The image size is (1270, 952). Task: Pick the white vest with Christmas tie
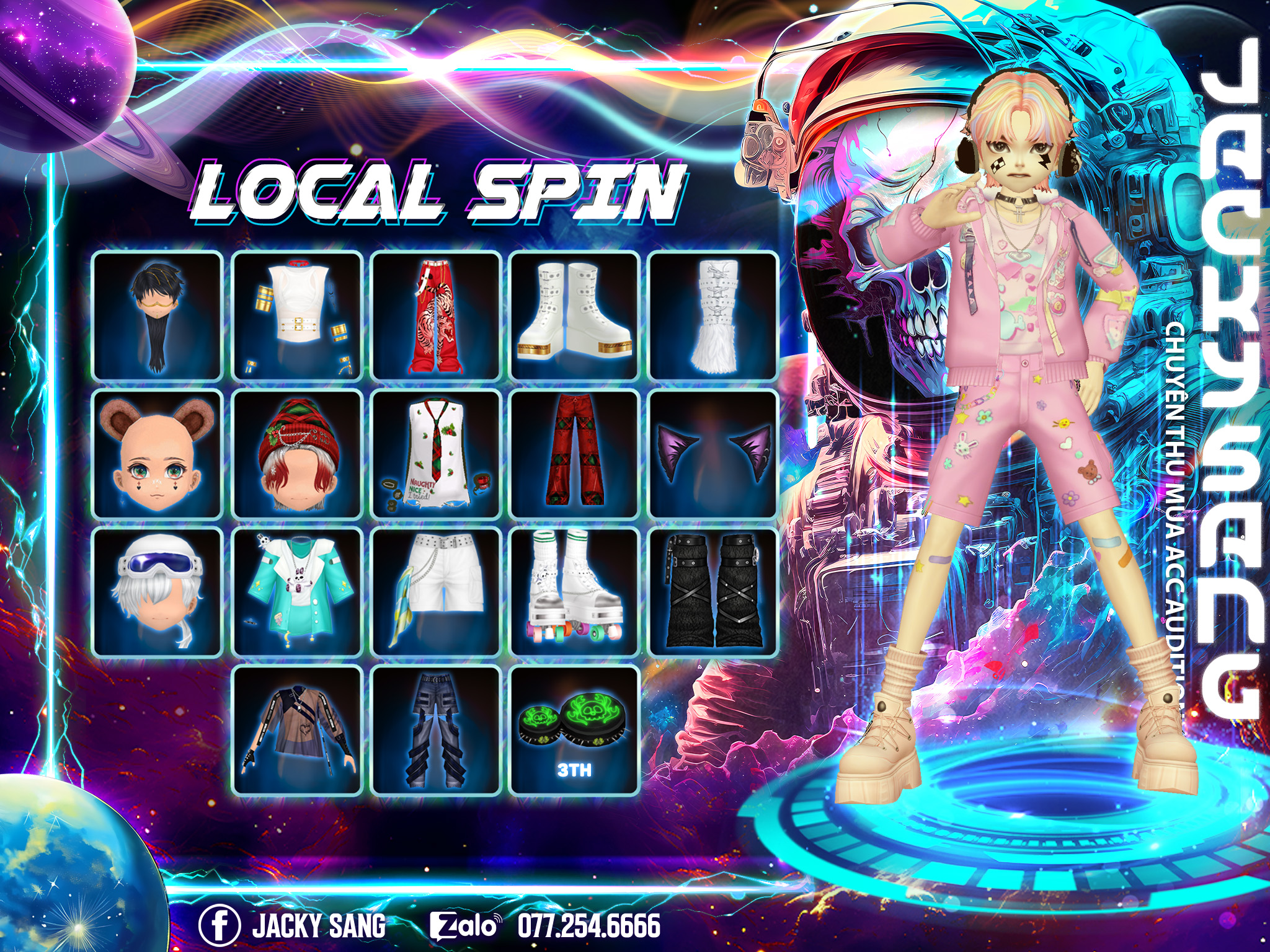point(436,454)
